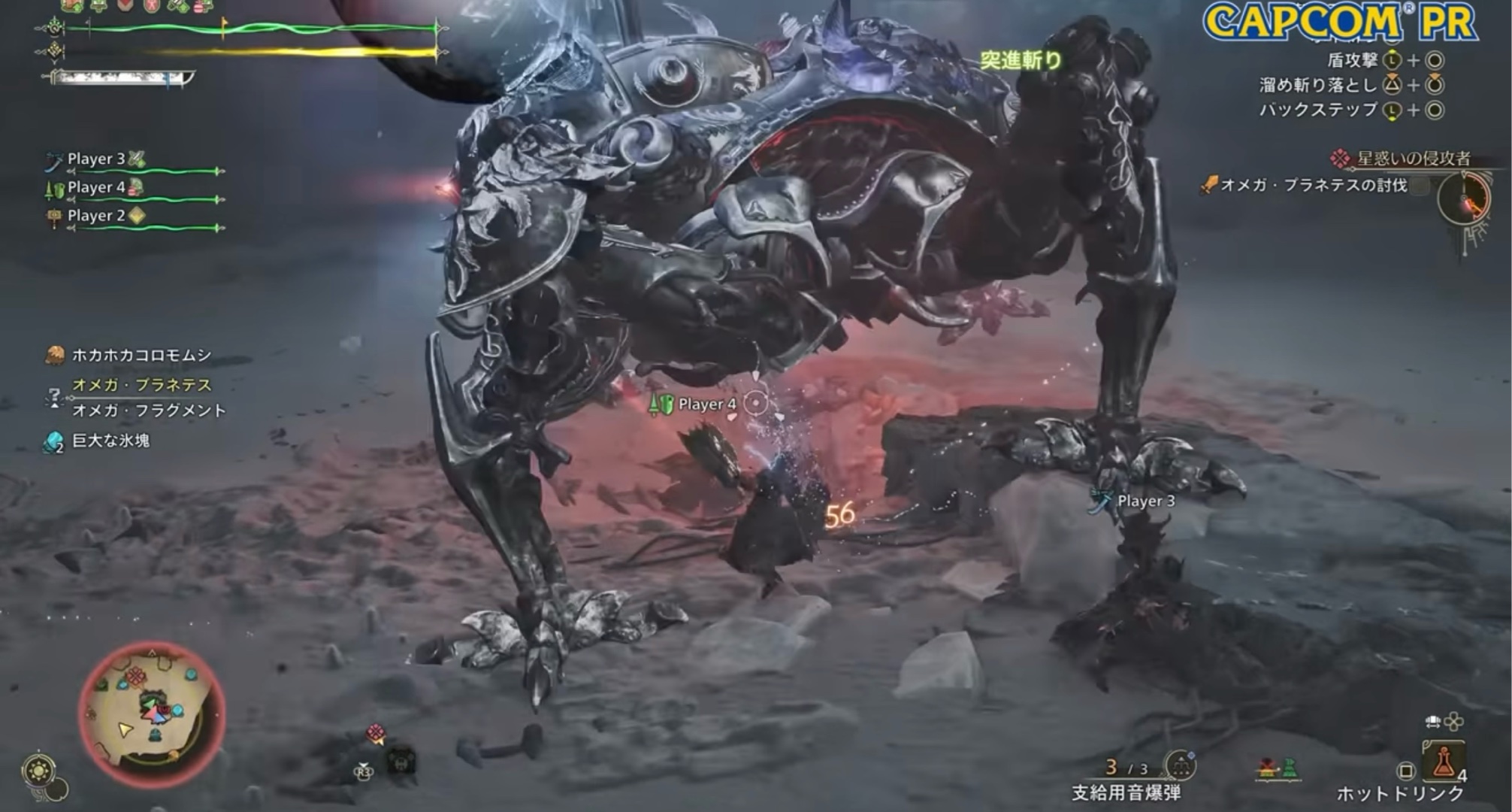
Task: Choose the 巨大な氷塊 entry
Action: coord(110,441)
